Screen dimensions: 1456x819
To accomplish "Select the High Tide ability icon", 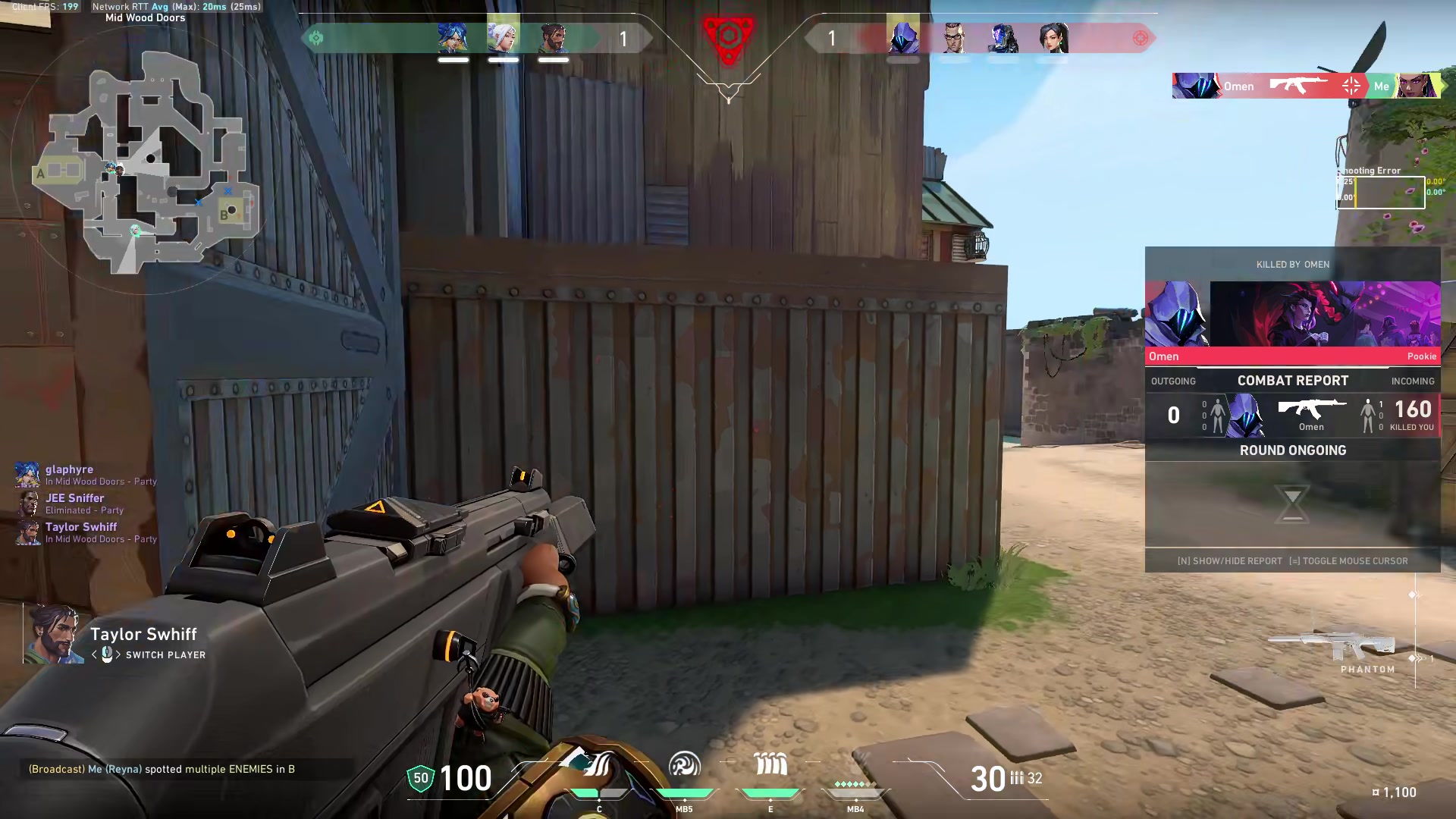I will (770, 766).
